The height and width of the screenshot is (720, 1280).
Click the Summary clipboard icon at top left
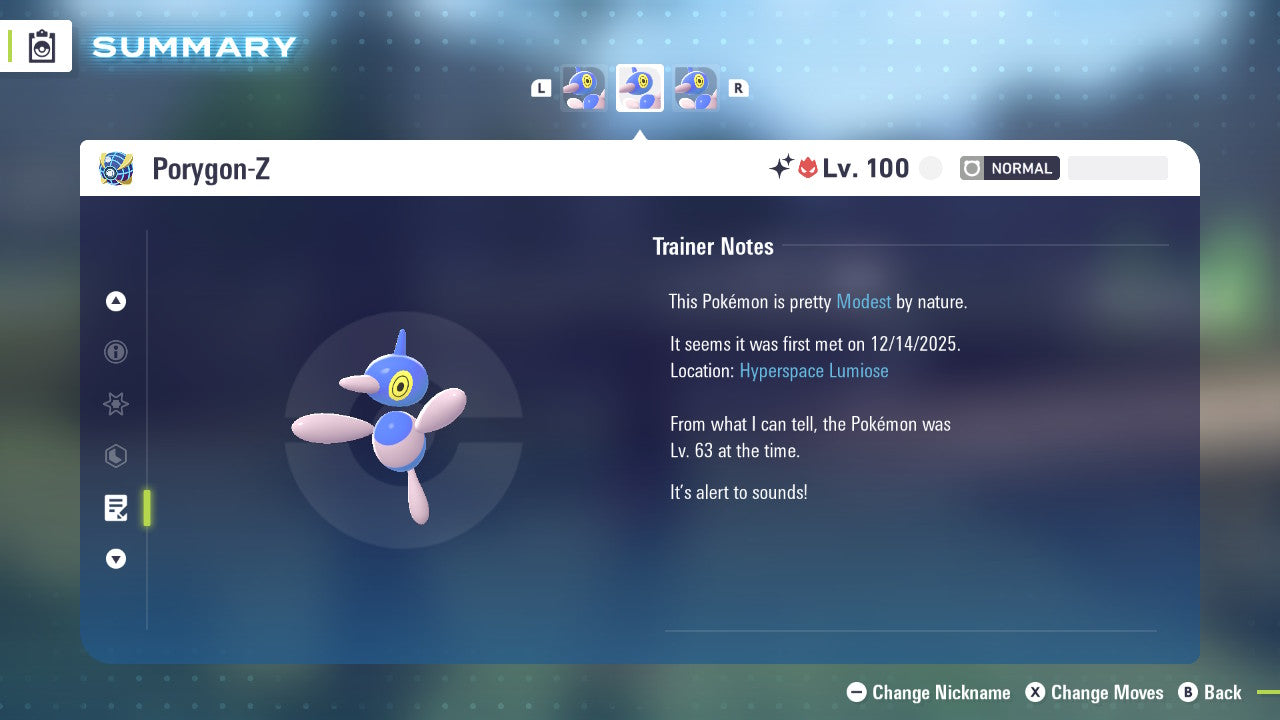(40, 45)
